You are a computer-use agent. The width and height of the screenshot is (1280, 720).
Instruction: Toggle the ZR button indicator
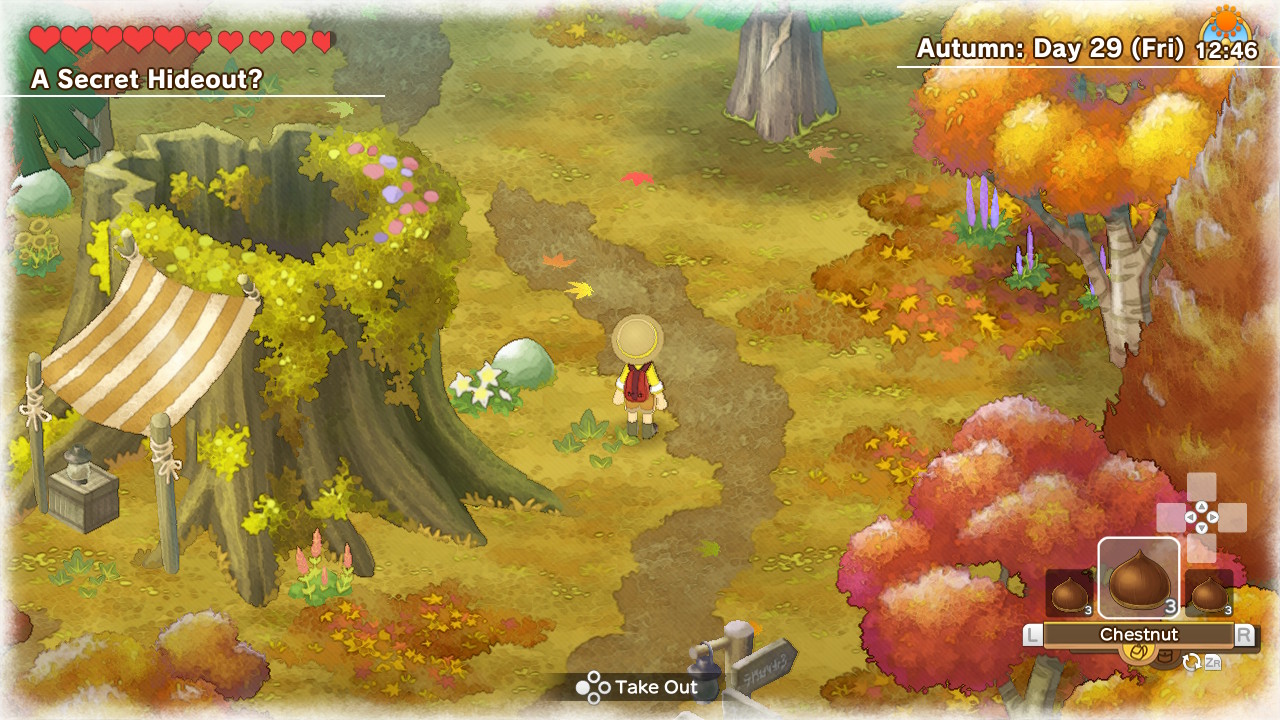(1212, 663)
